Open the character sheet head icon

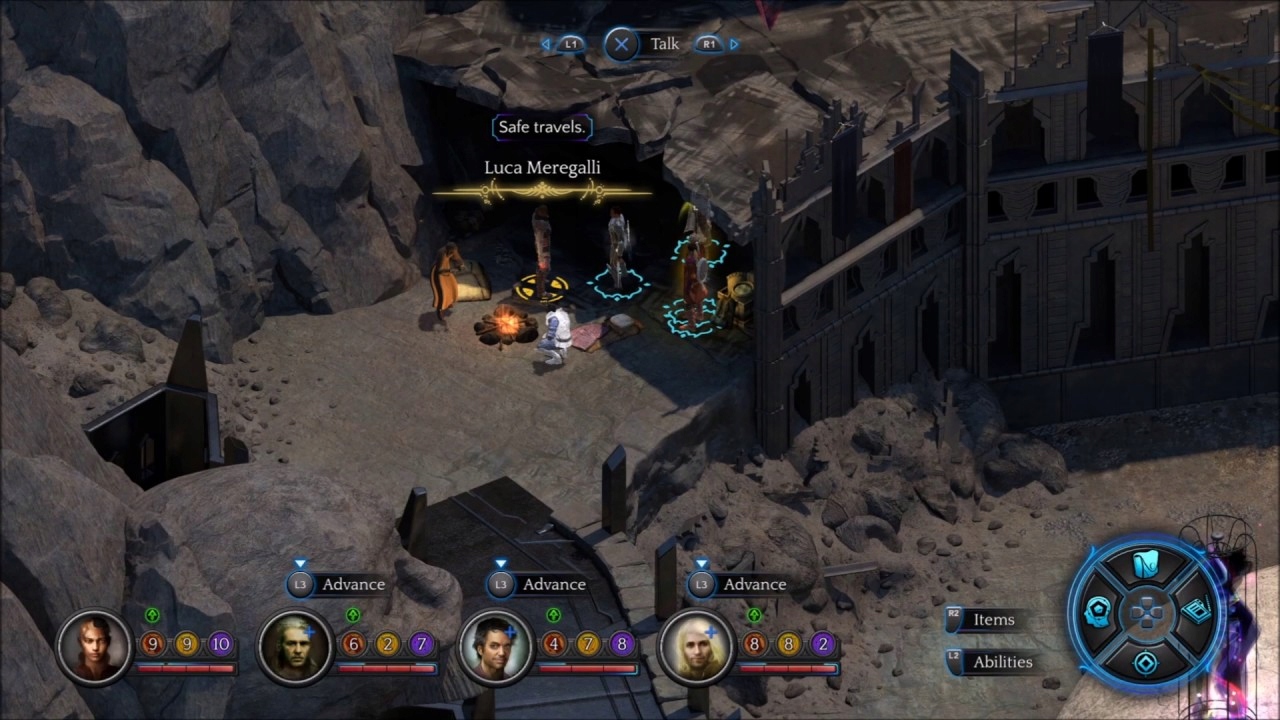point(1098,612)
